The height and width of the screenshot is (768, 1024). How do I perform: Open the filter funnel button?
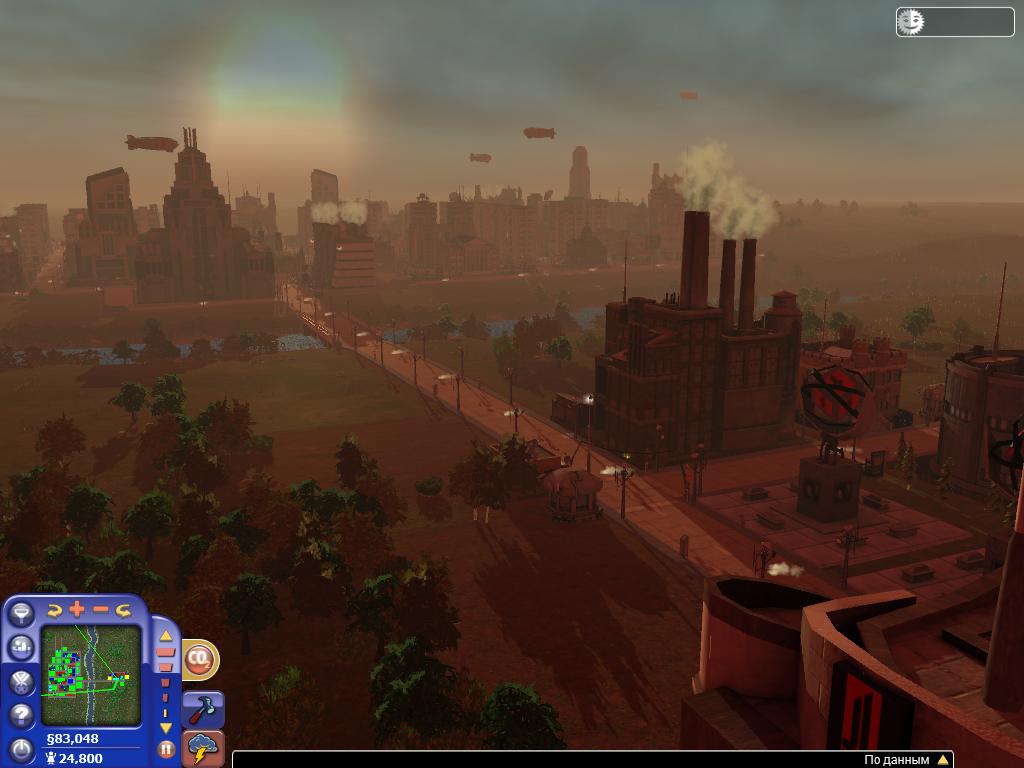[21, 614]
